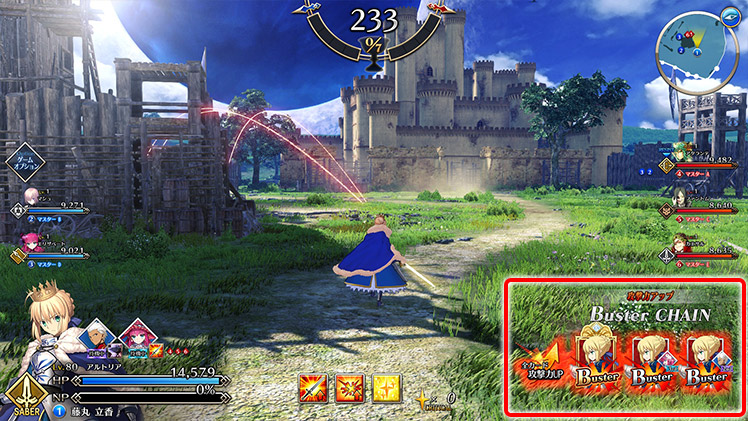Activate the sword slash skill icon
This screenshot has width=748, height=421.
pyautogui.click(x=313, y=388)
